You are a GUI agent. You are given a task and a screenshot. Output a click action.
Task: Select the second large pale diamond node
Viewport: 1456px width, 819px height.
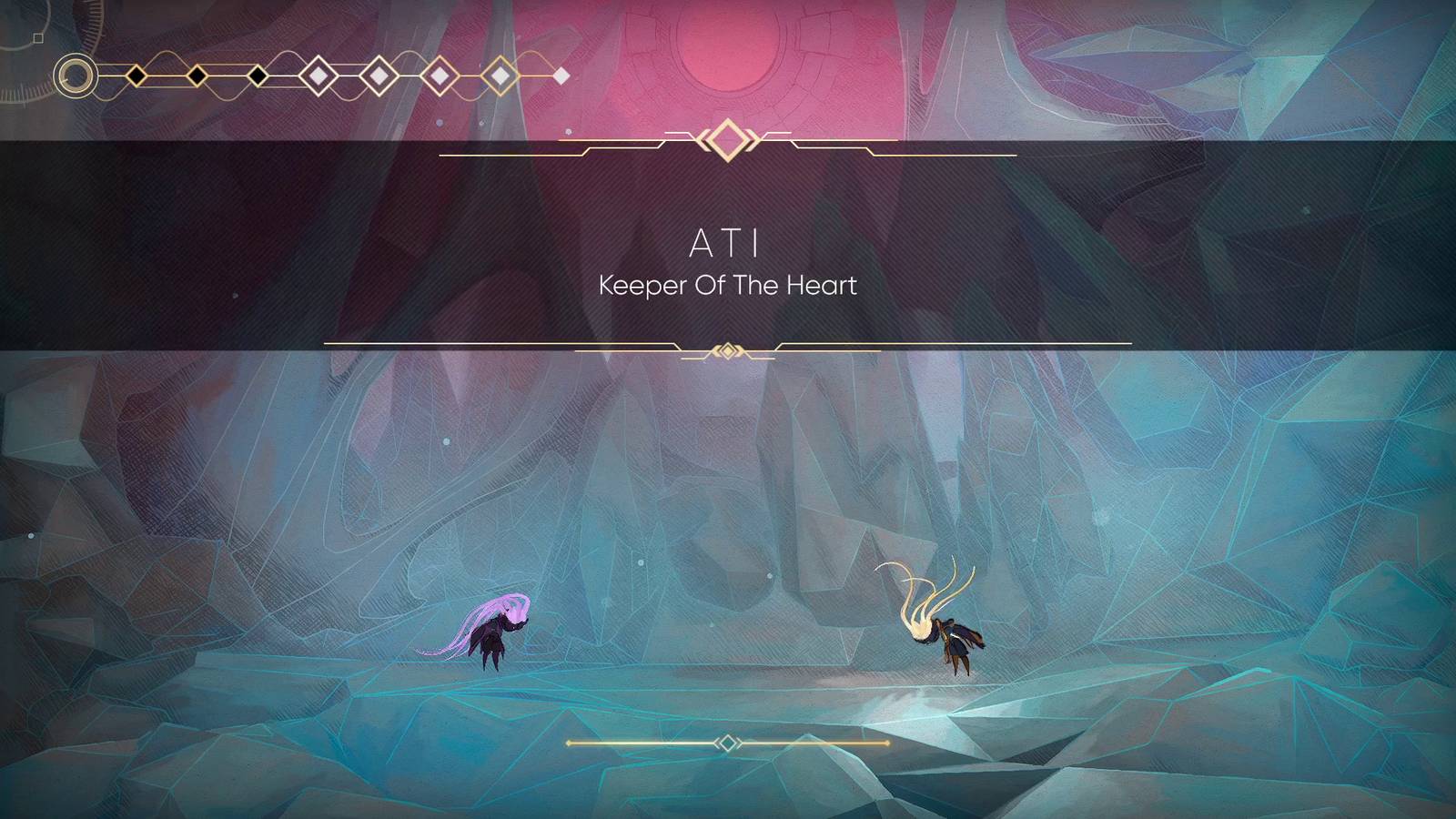click(x=378, y=75)
